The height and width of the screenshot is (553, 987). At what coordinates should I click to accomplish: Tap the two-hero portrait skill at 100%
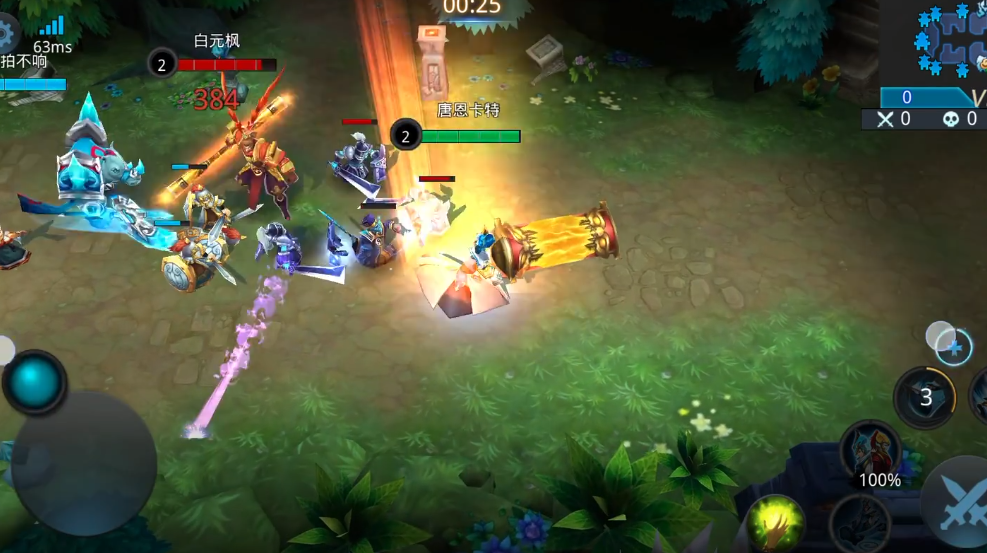(x=871, y=449)
